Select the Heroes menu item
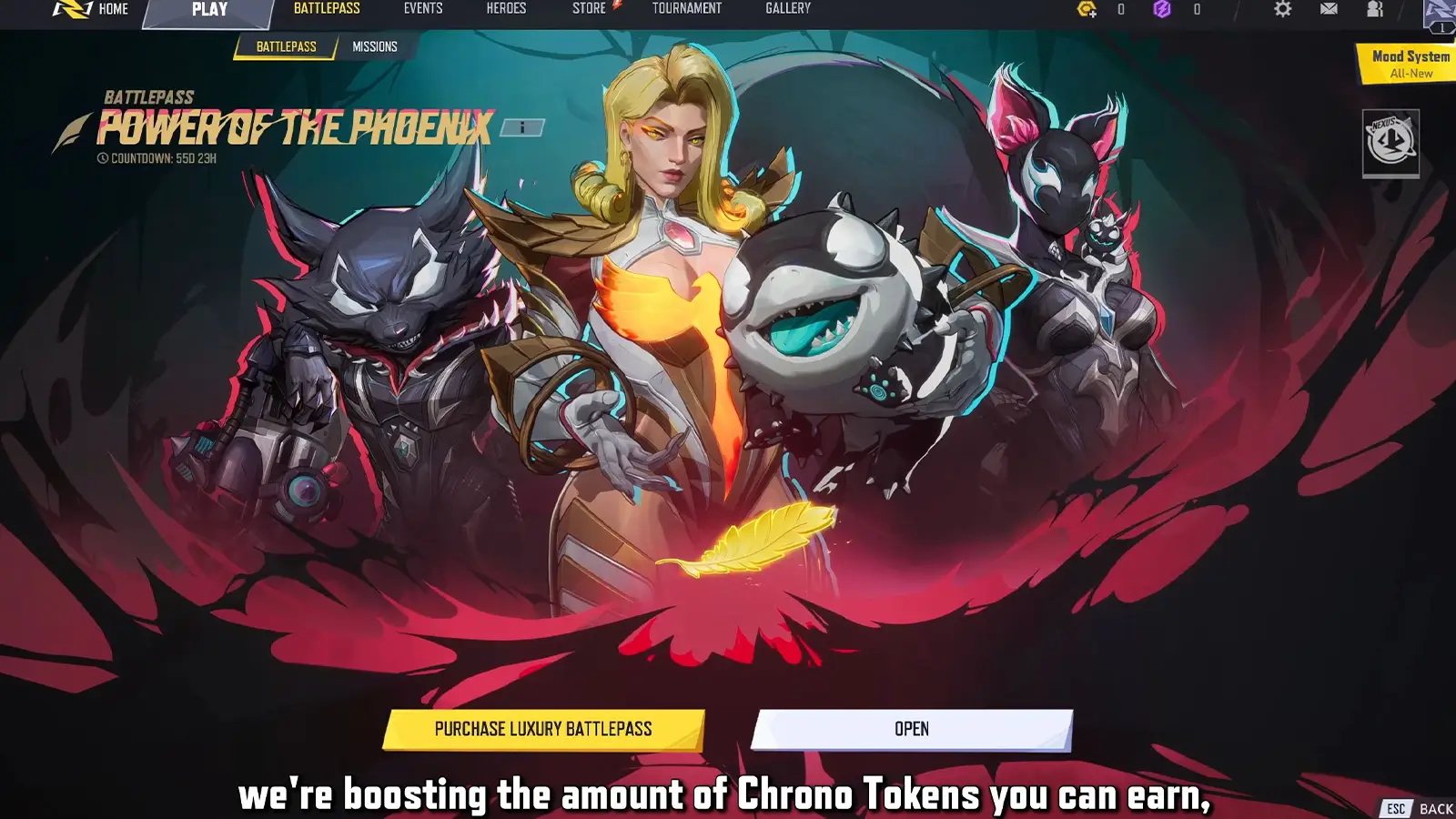 [508, 8]
